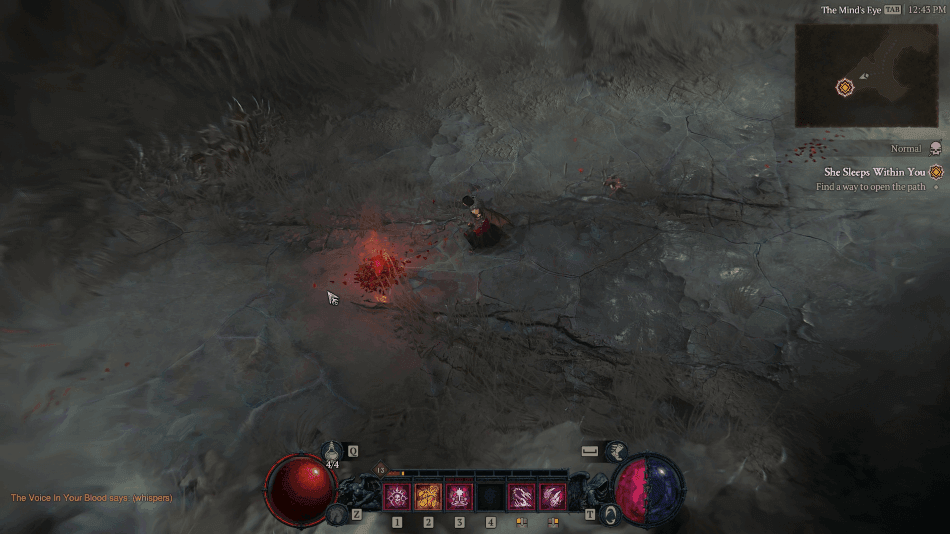Open the Voice In Your Blood chat message
The image size is (950, 534).
[x=91, y=498]
